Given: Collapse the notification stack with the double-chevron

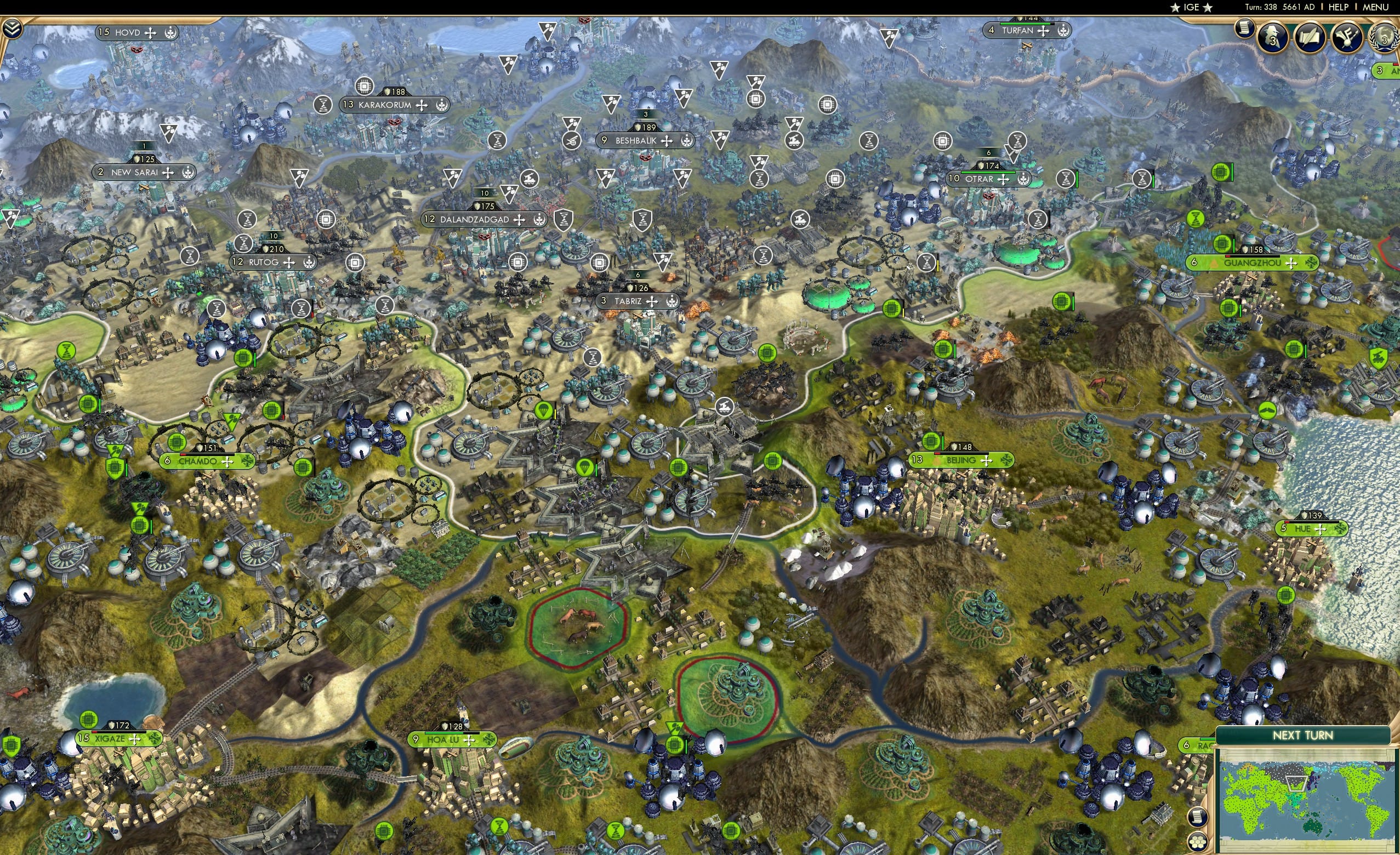Looking at the screenshot, I should [x=12, y=30].
